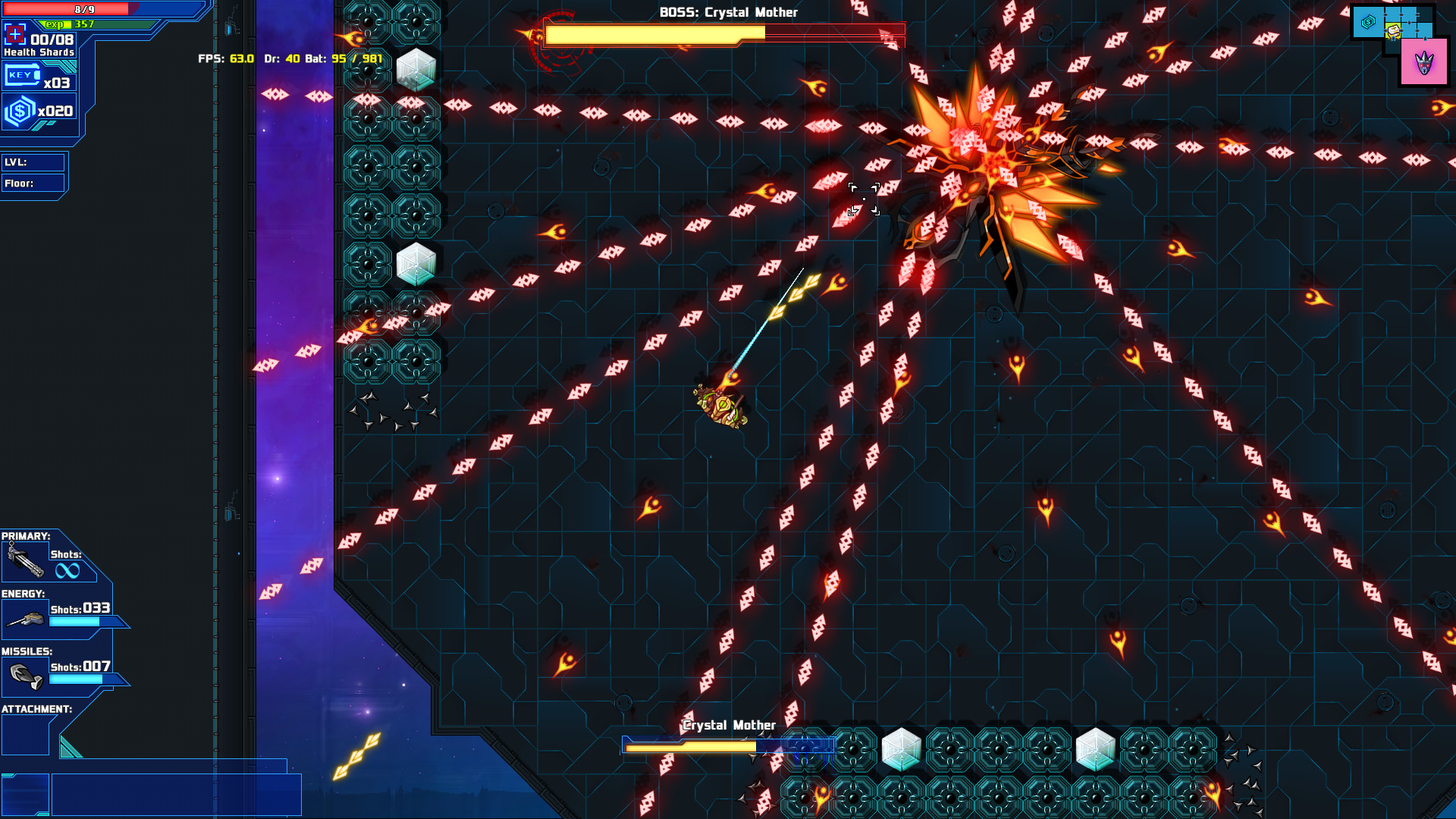Expand the LVL field panel

click(x=33, y=162)
